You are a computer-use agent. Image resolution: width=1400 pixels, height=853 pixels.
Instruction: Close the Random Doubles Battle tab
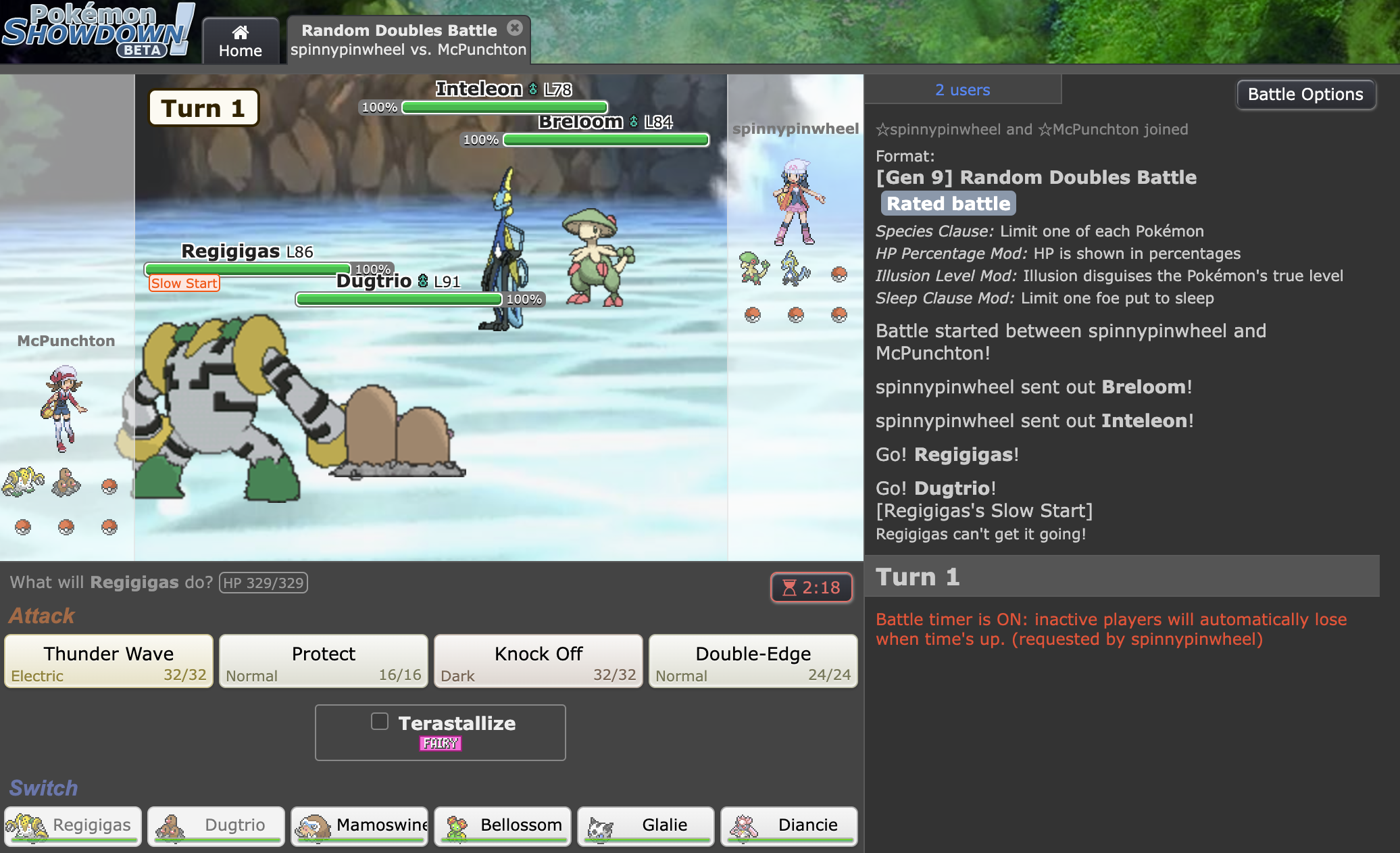tap(516, 27)
